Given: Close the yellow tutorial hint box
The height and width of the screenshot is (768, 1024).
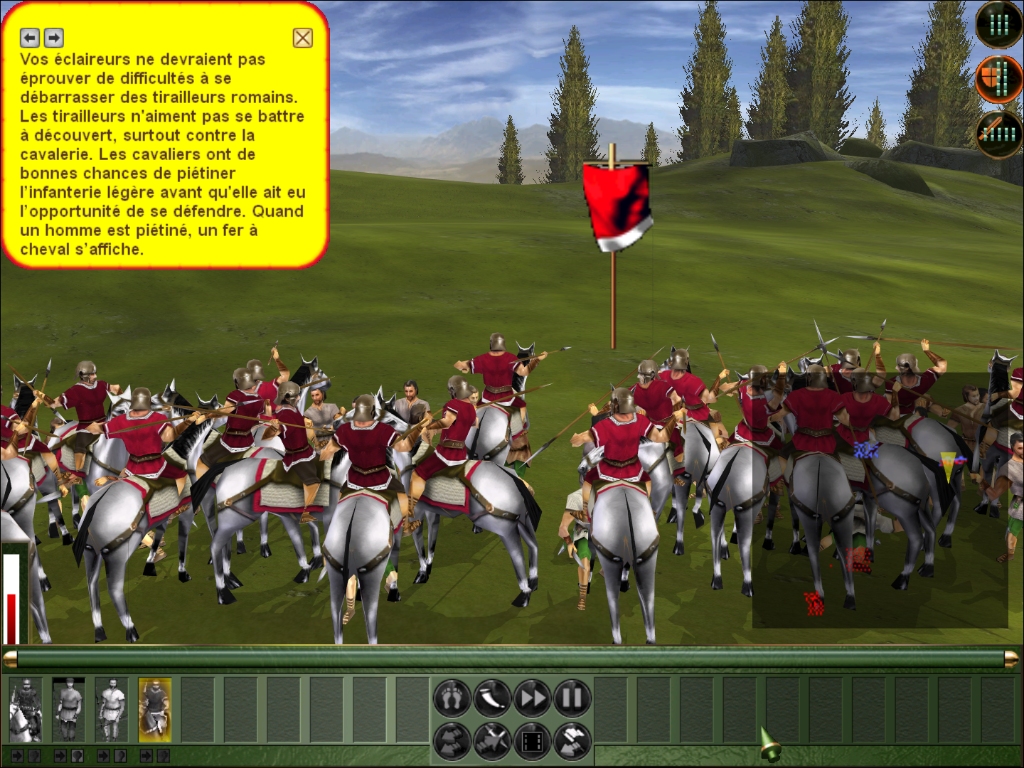Looking at the screenshot, I should pos(302,38).
